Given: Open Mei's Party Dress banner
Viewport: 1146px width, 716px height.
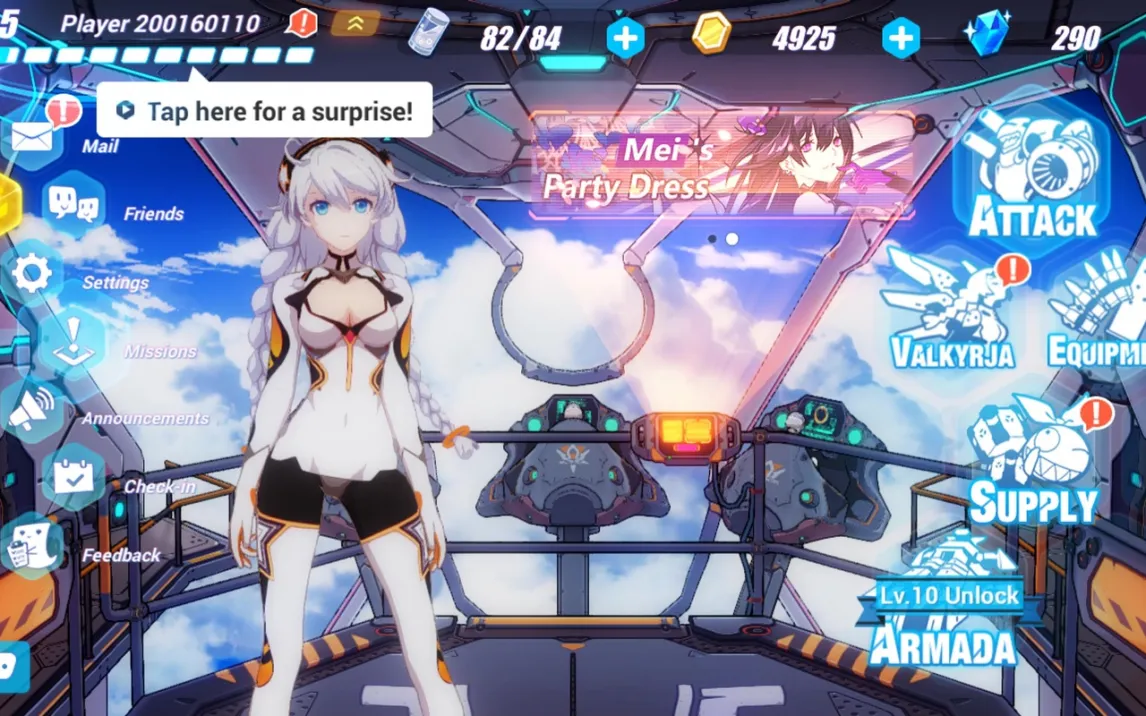Looking at the screenshot, I should [722, 165].
